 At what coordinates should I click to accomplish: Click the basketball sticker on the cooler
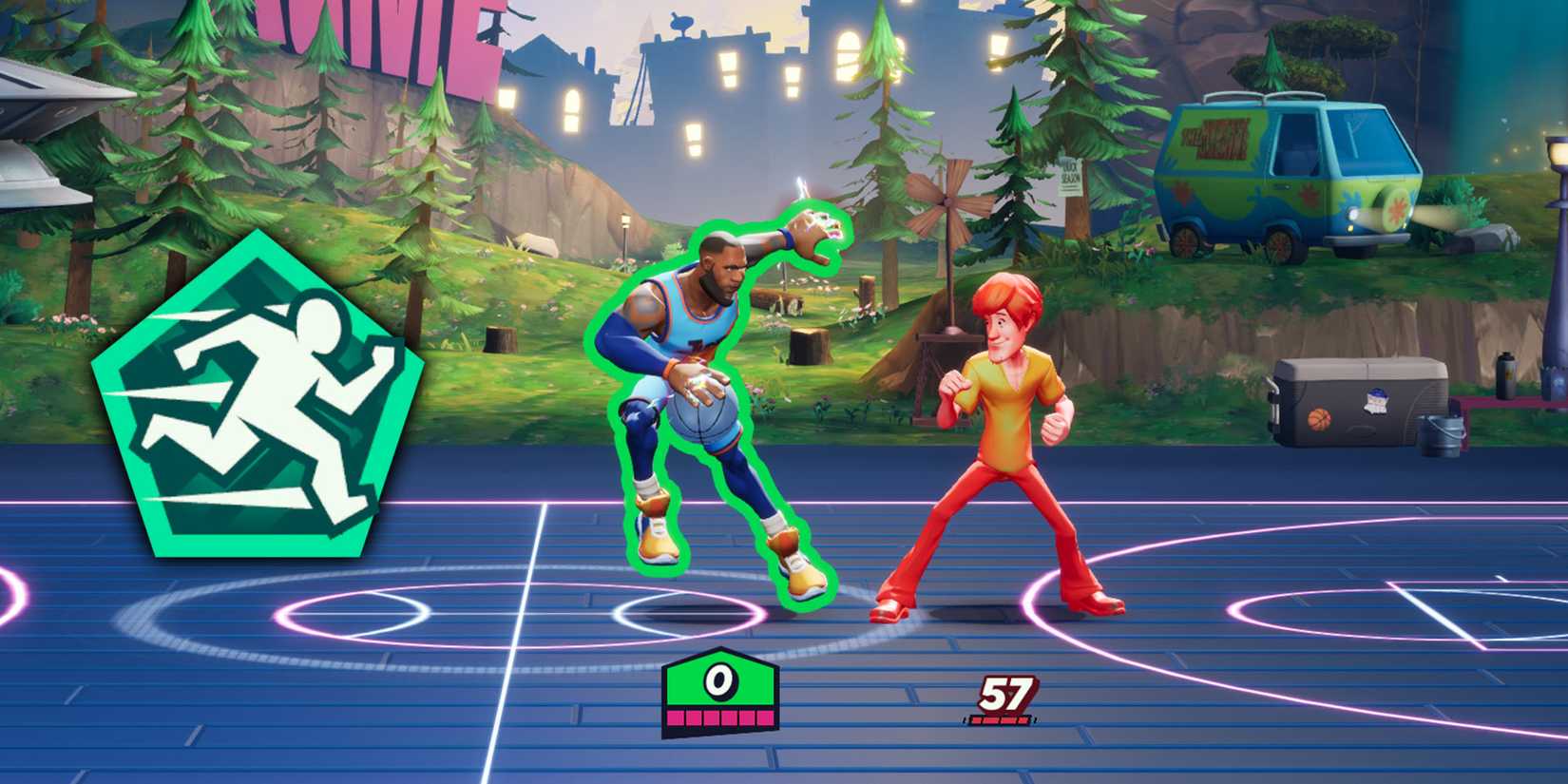pos(1320,419)
